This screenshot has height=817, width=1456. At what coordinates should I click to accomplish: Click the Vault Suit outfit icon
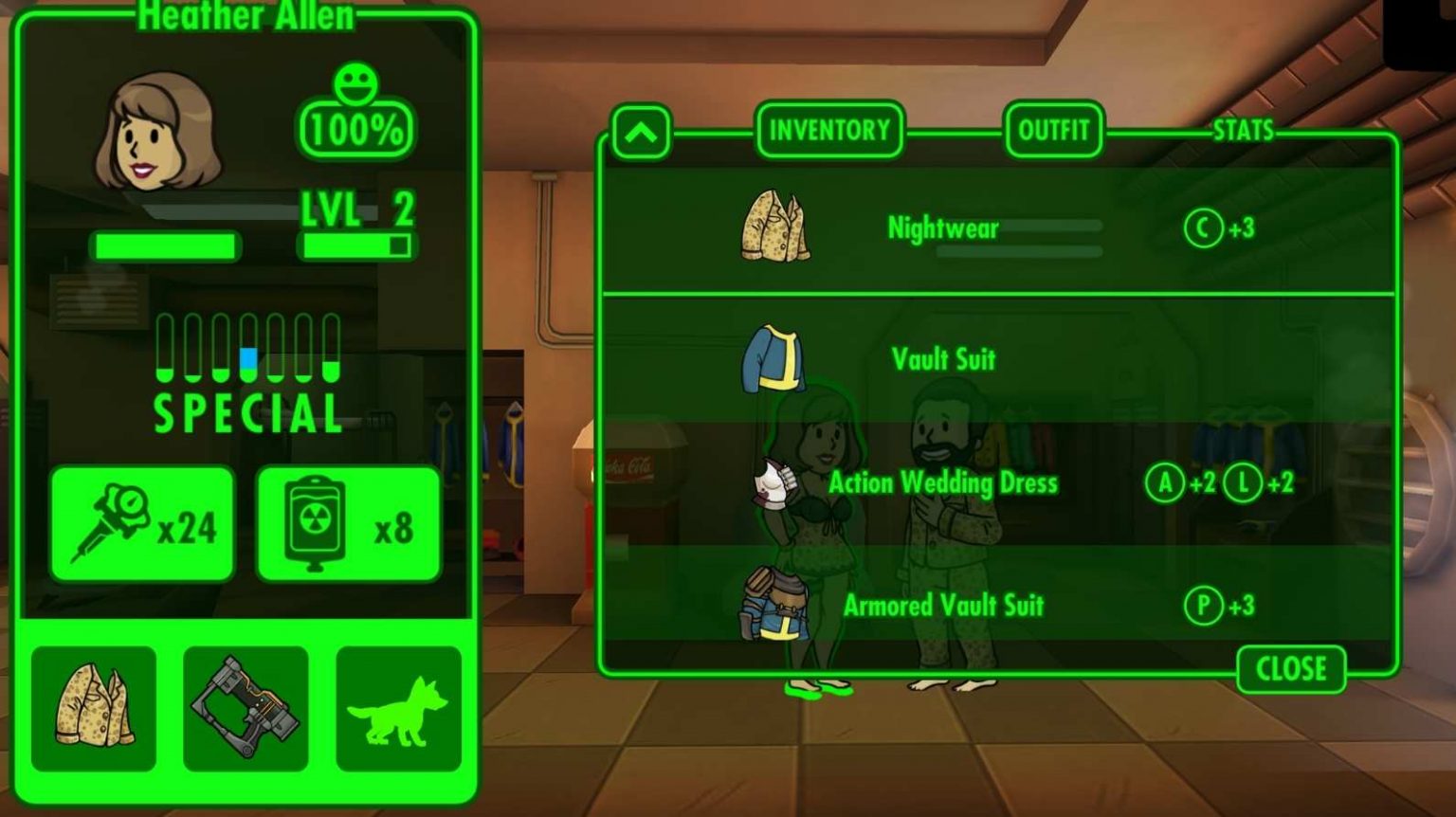click(775, 357)
